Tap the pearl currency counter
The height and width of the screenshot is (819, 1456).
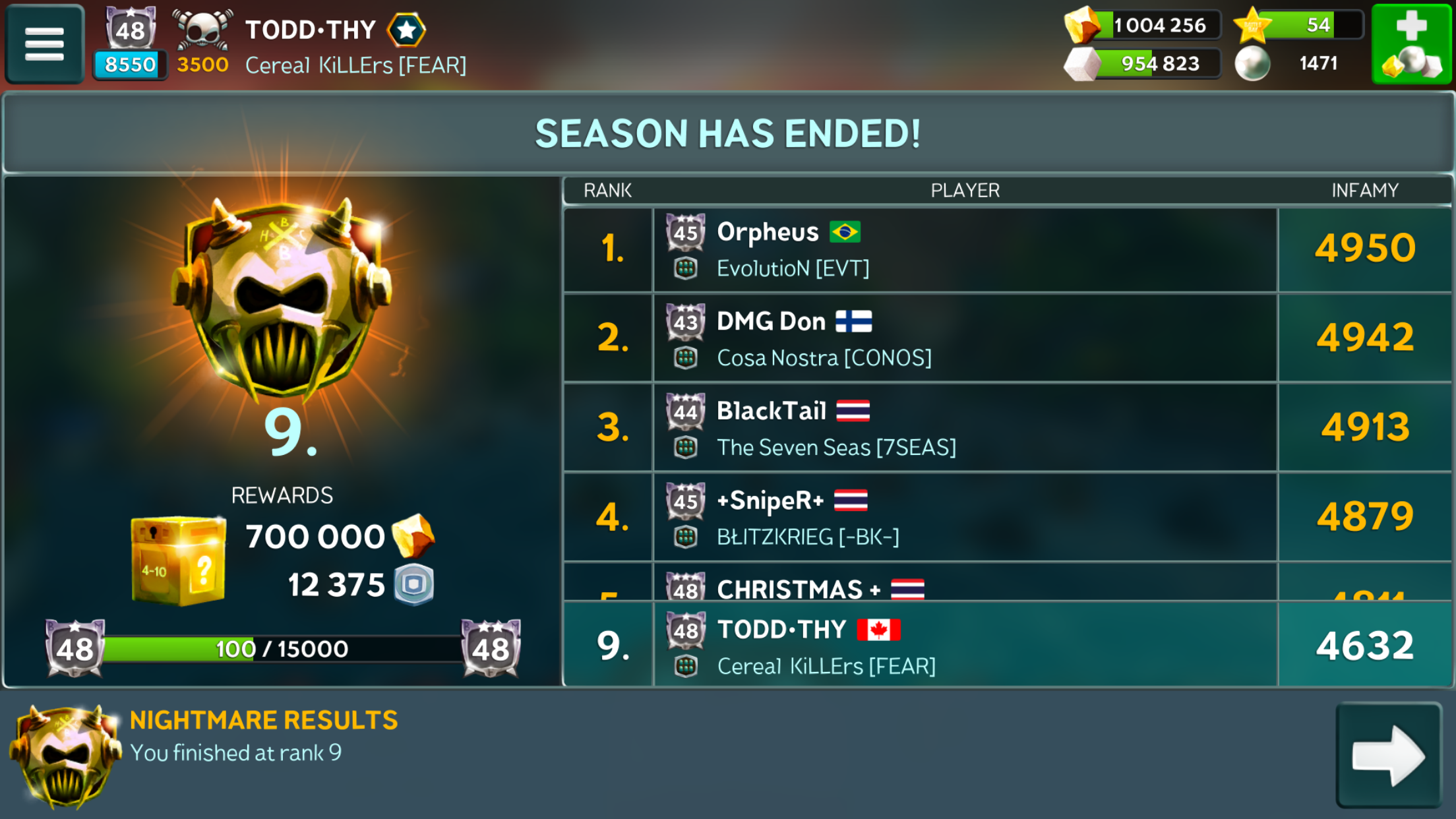1292,64
